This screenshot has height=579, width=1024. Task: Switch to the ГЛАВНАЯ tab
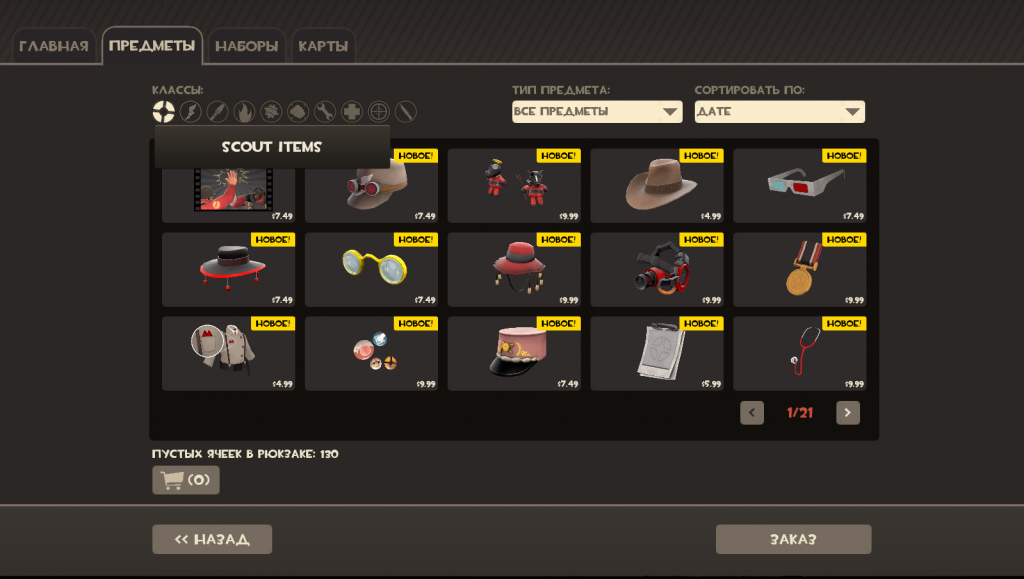pyautogui.click(x=54, y=46)
